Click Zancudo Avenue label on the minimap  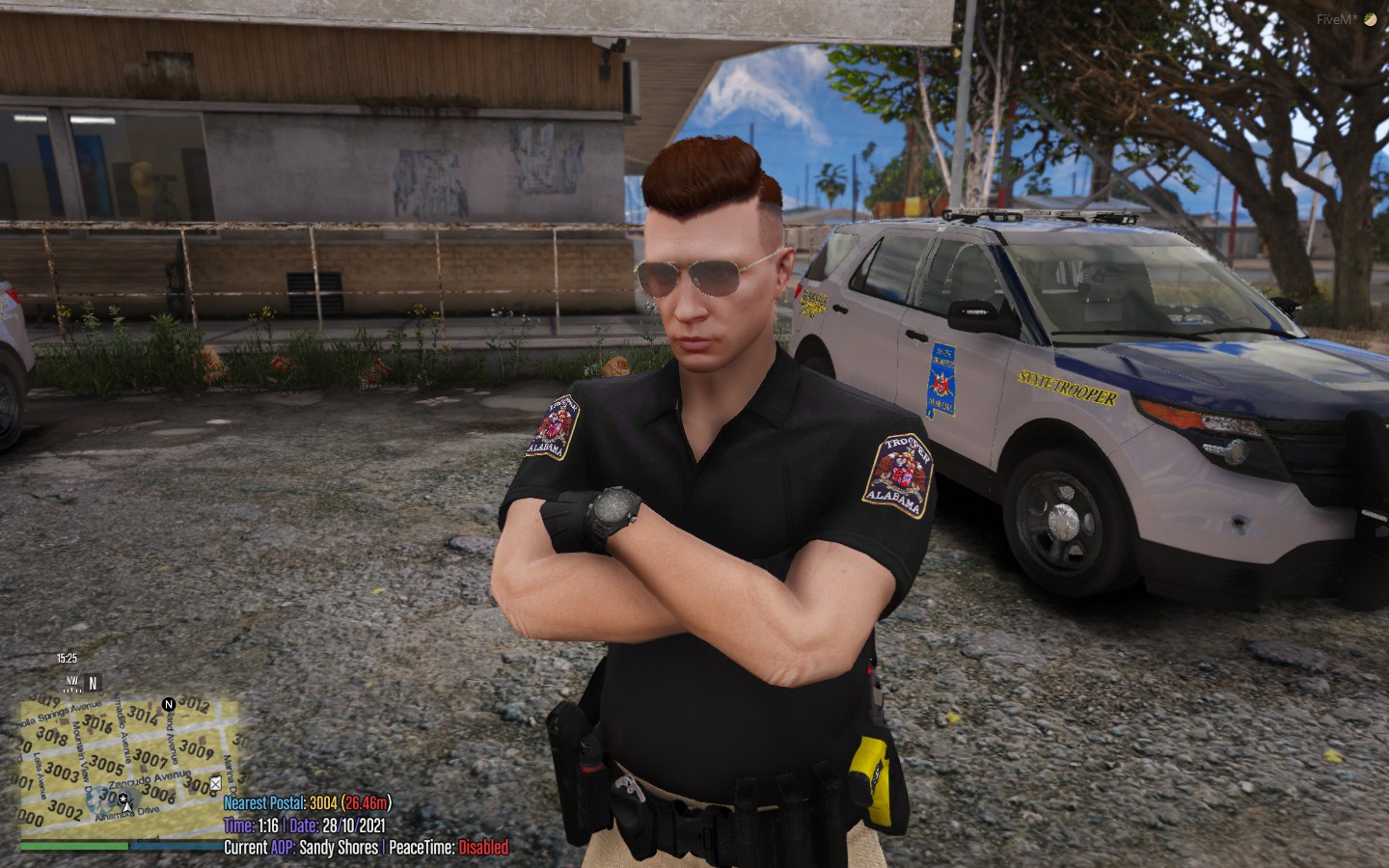[150, 779]
